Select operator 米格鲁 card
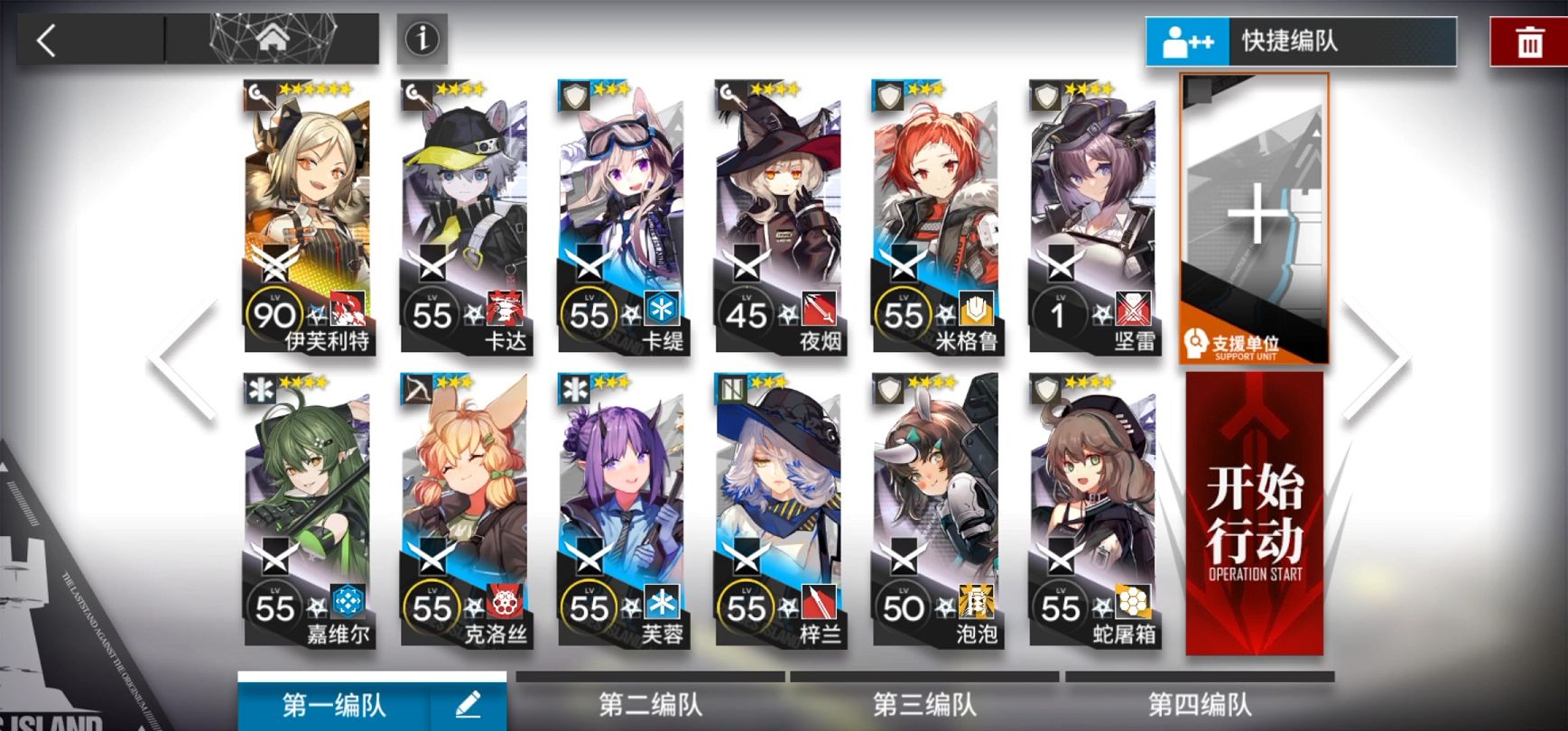 [935, 217]
